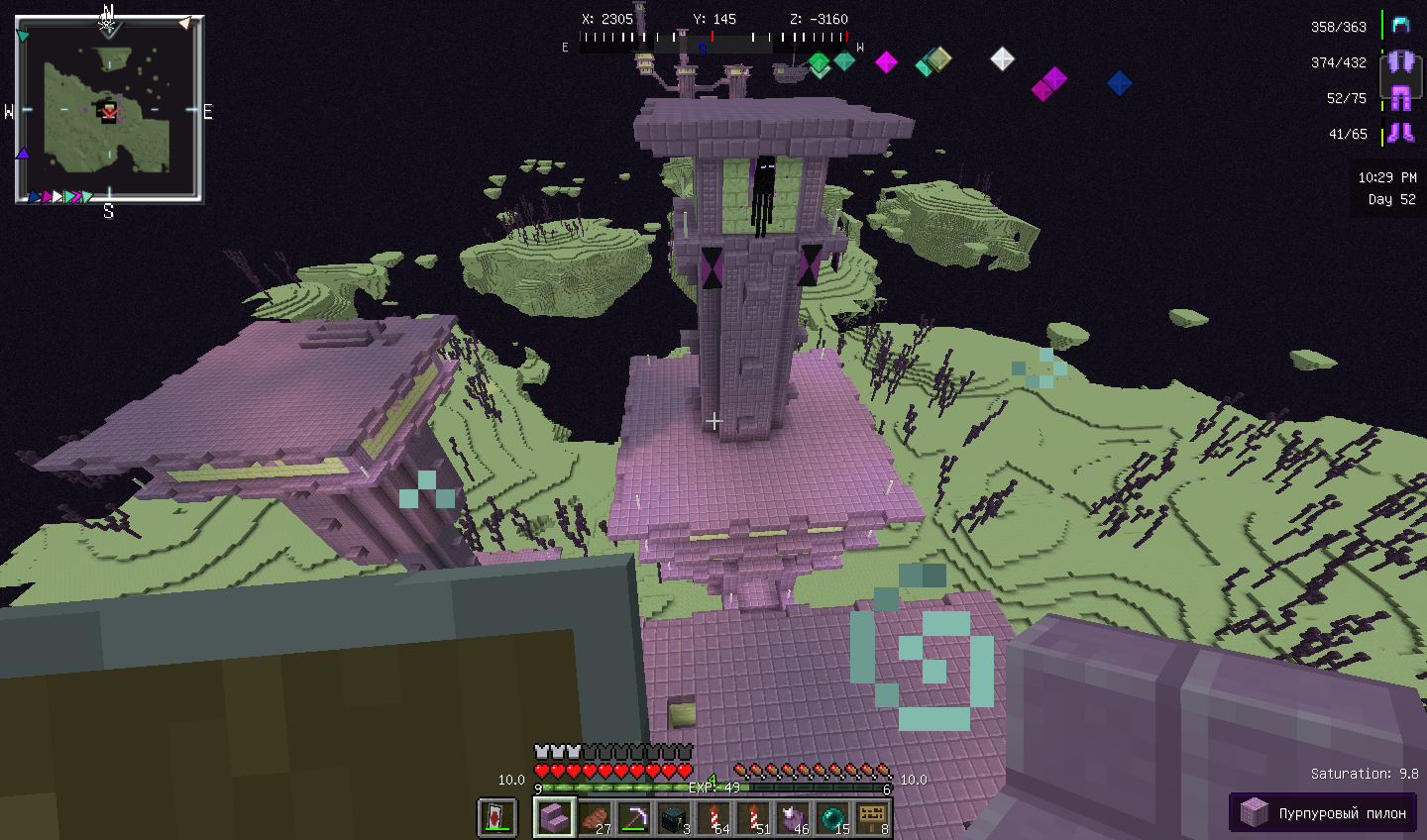Select the firework rocket stack of 64
The image size is (1427, 840).
(x=713, y=818)
